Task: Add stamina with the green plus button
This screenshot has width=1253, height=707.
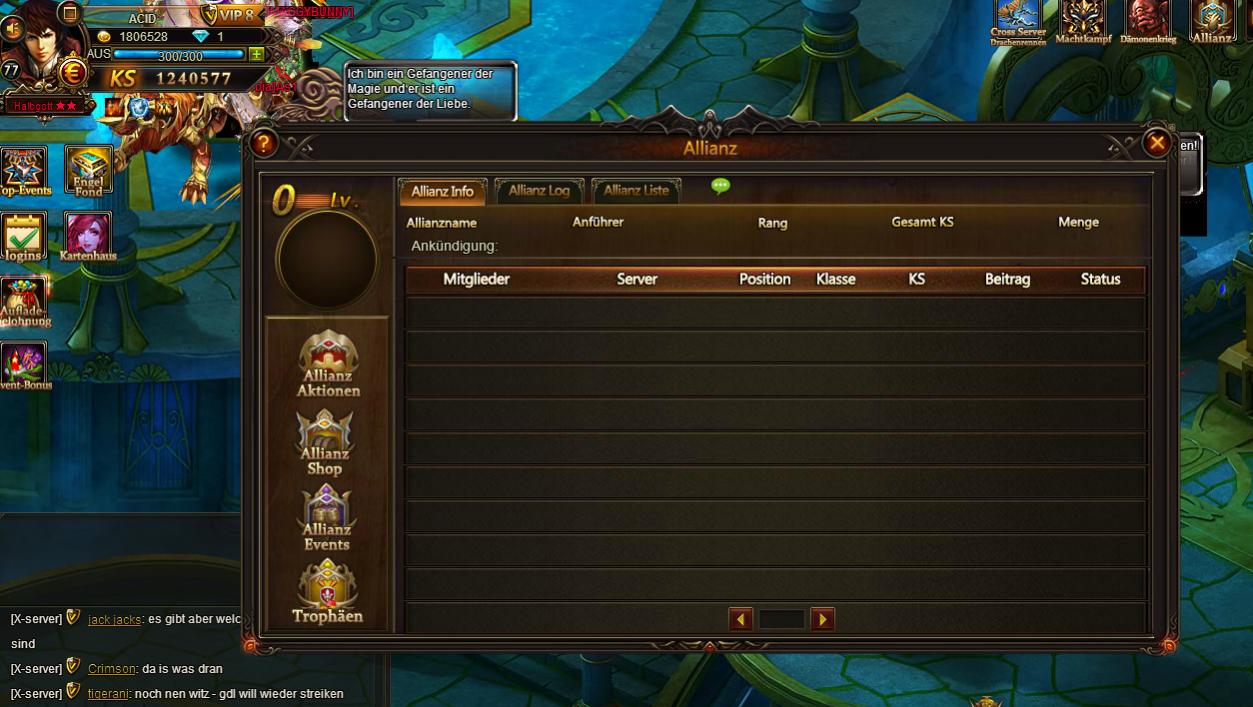Action: pos(257,55)
